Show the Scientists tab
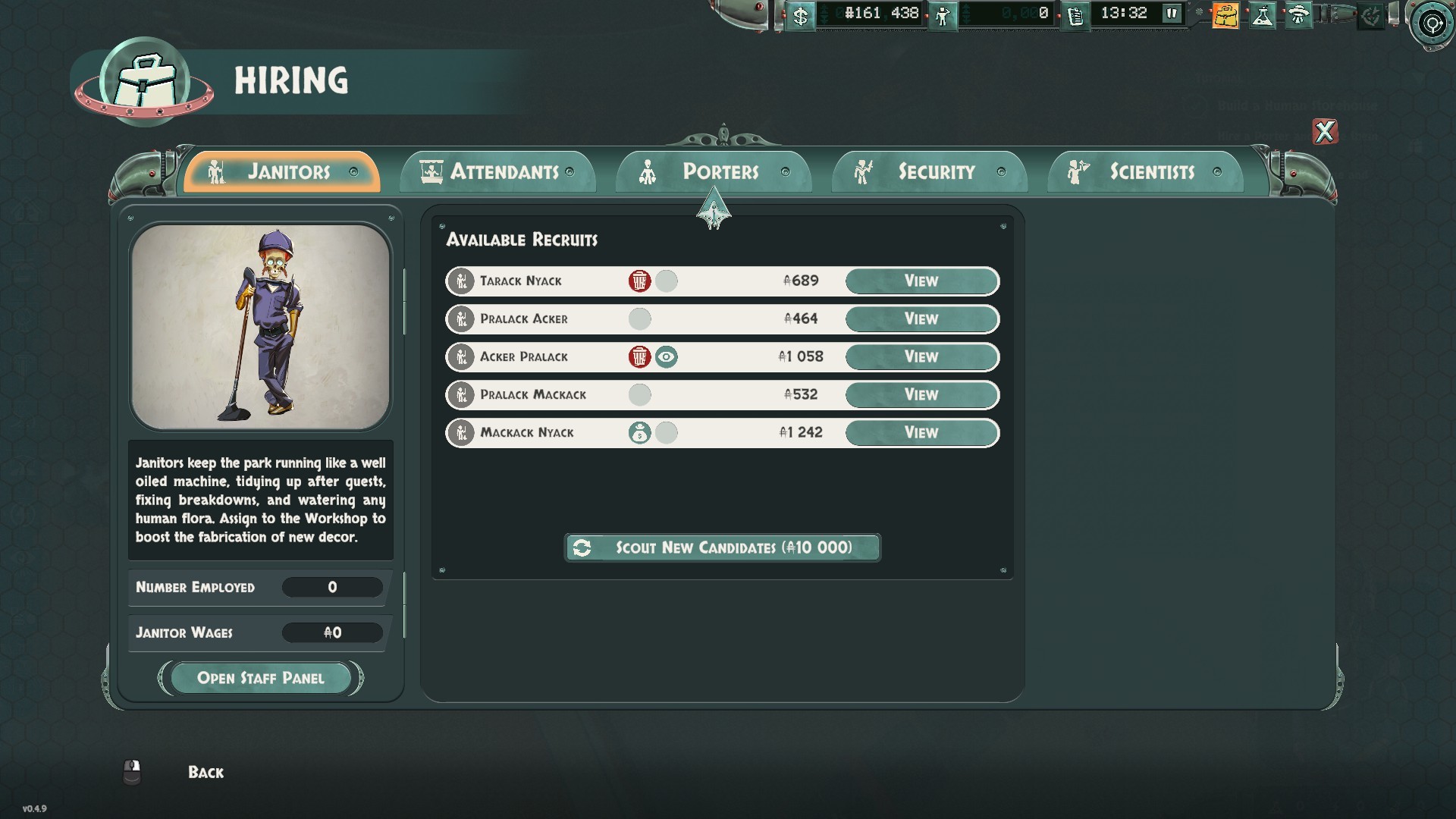This screenshot has height=819, width=1456. point(1145,172)
